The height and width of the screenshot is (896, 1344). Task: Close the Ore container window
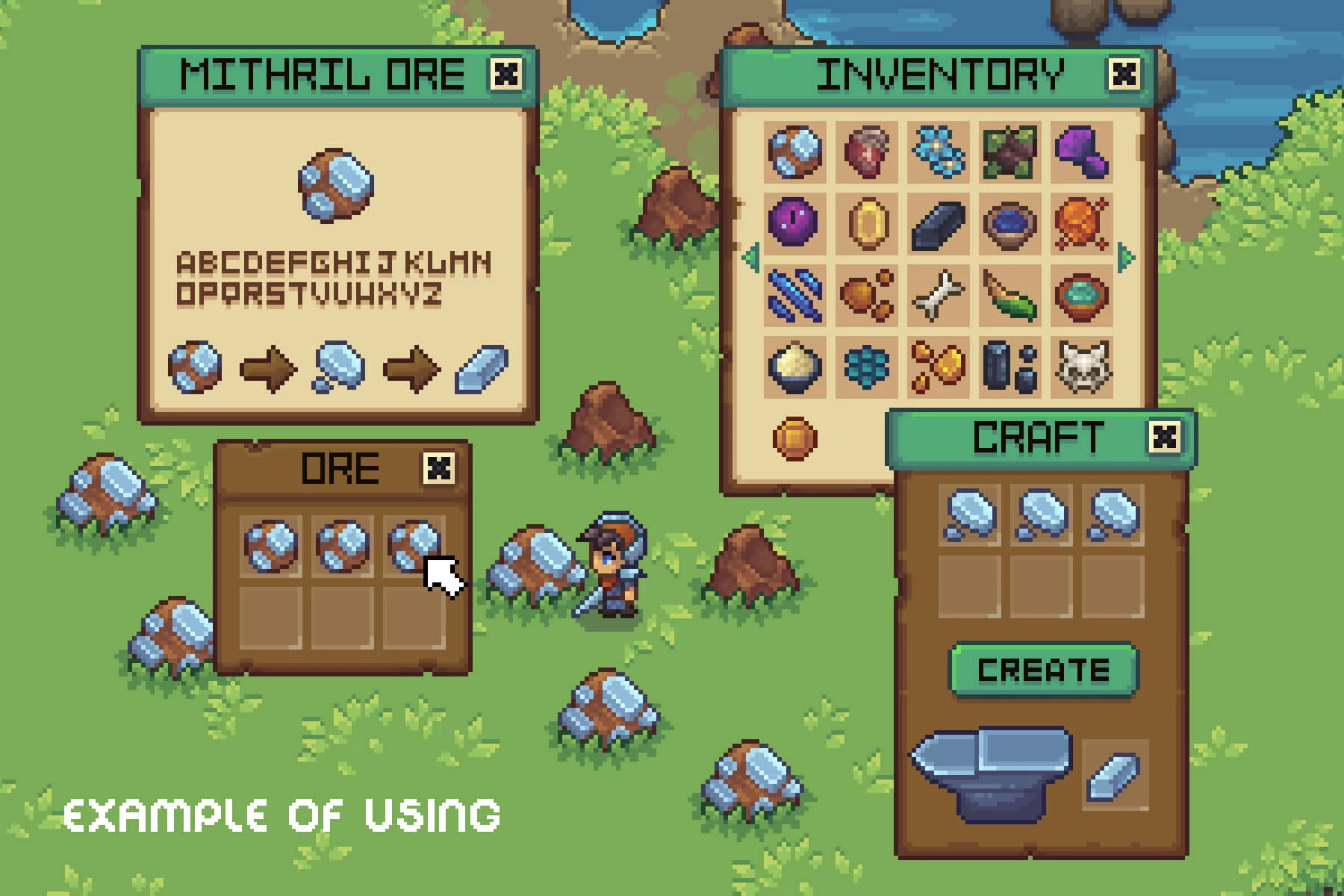[438, 468]
